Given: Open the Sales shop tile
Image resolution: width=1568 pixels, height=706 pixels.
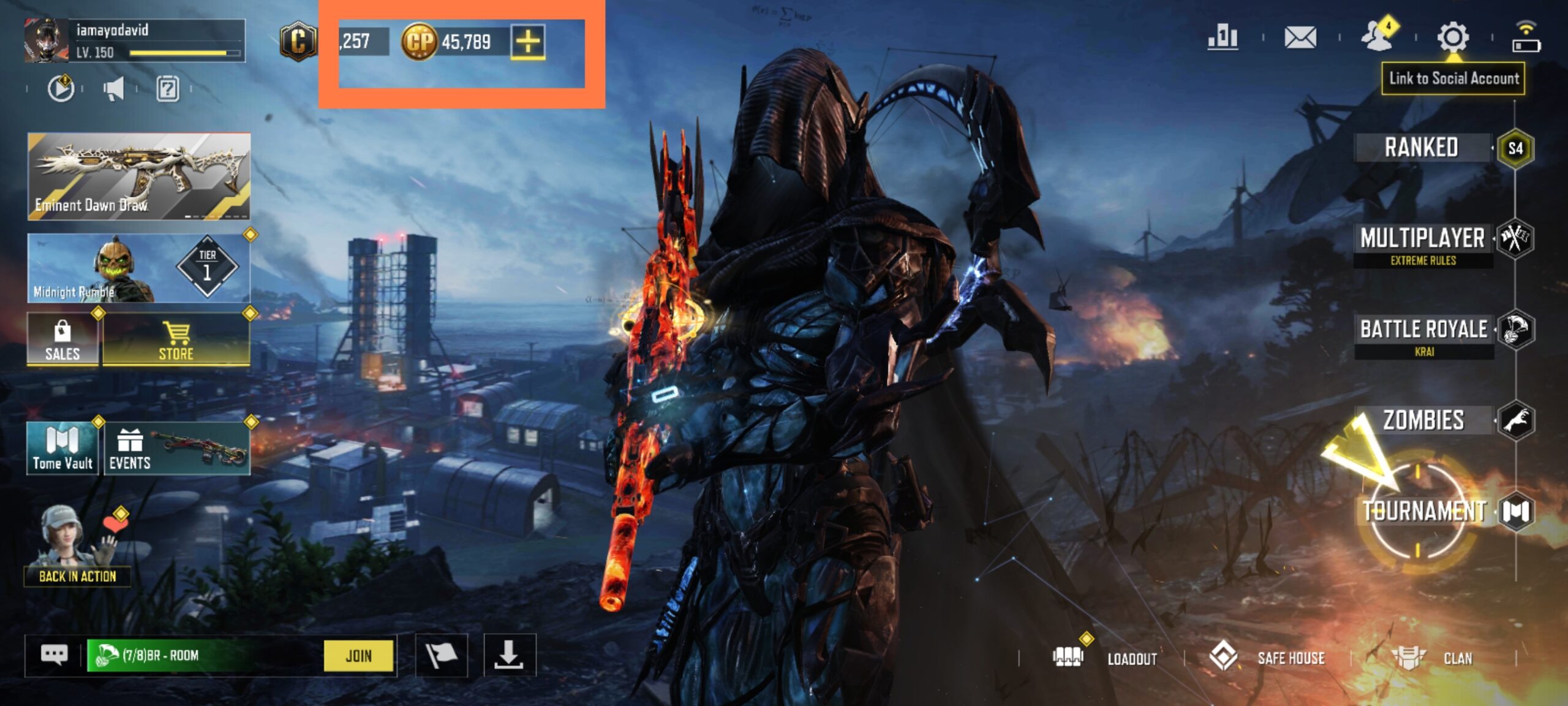Looking at the screenshot, I should click(62, 340).
